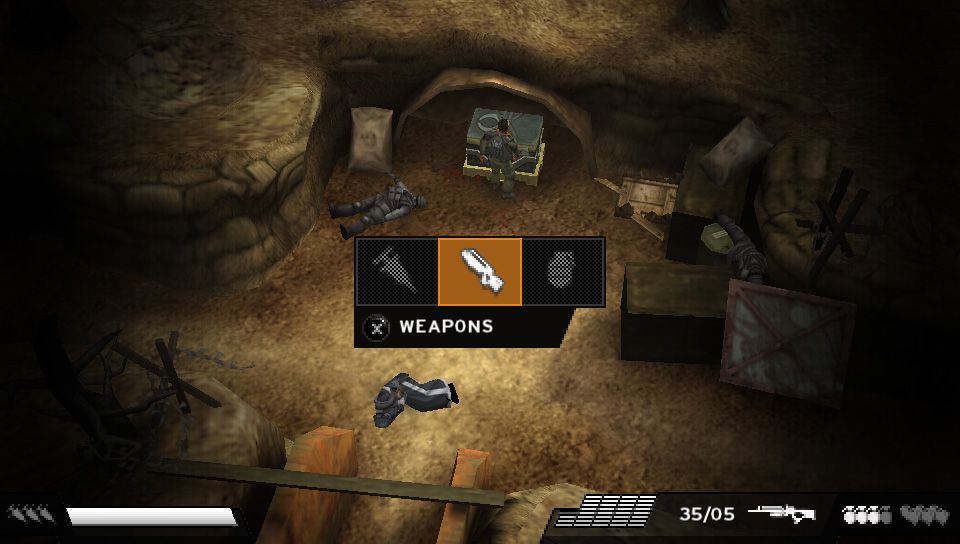Viewport: 960px width, 544px height.
Task: Pick the grenade option in the crate menu
Action: pyautogui.click(x=563, y=272)
